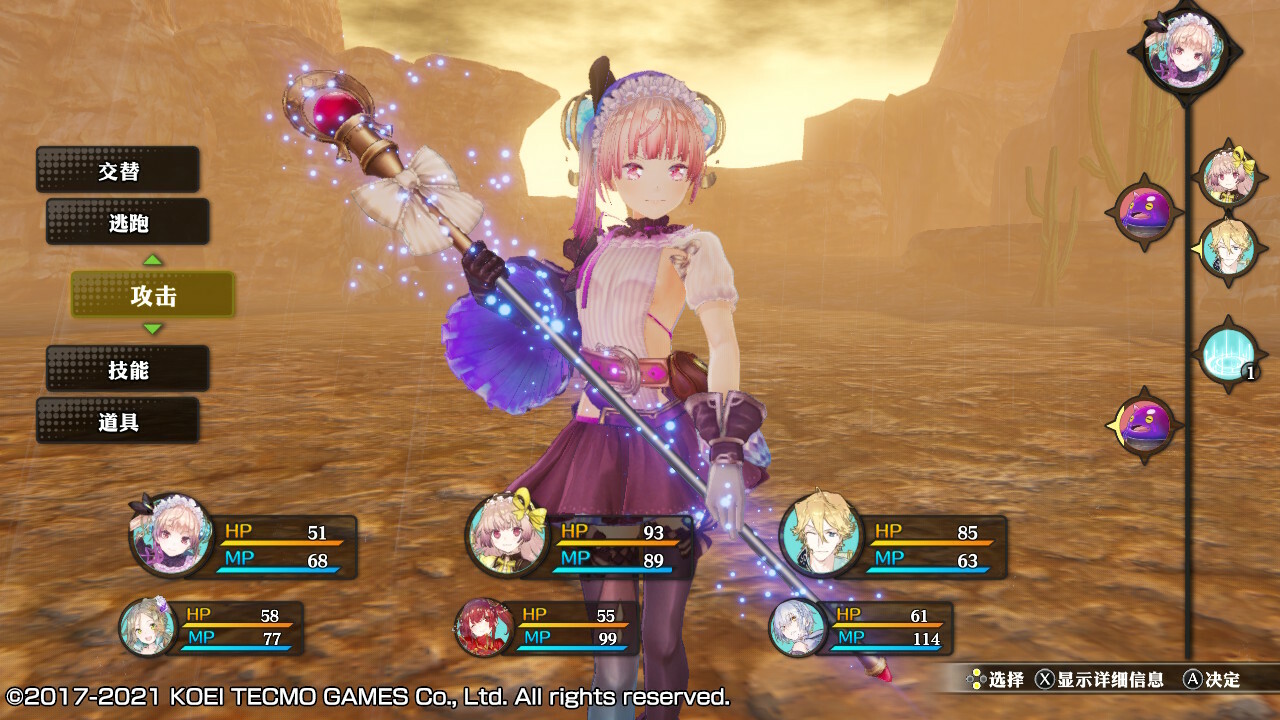Pick the white-haired reserve portrait with HP 61

click(x=797, y=627)
